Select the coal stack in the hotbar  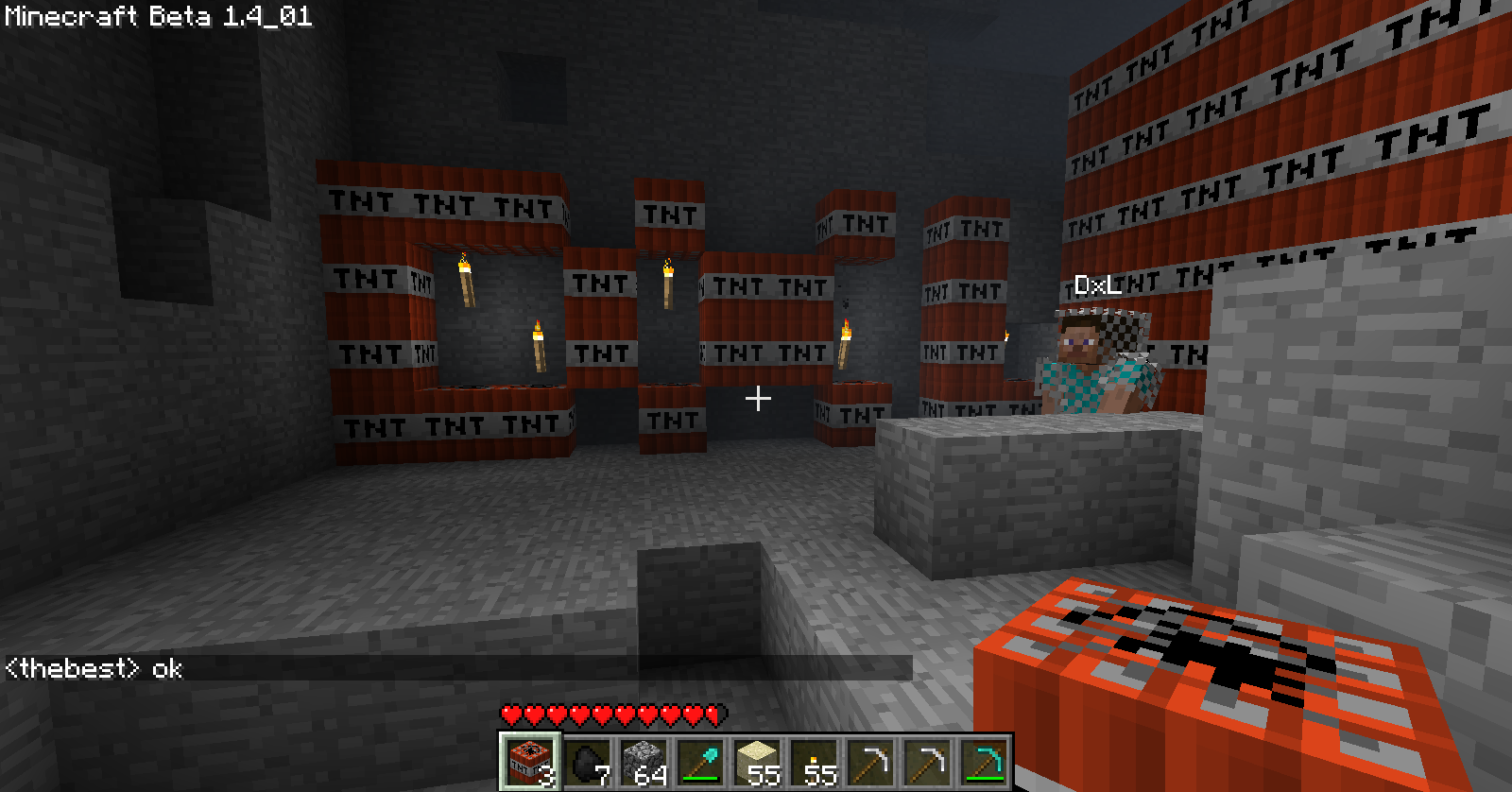[586, 762]
